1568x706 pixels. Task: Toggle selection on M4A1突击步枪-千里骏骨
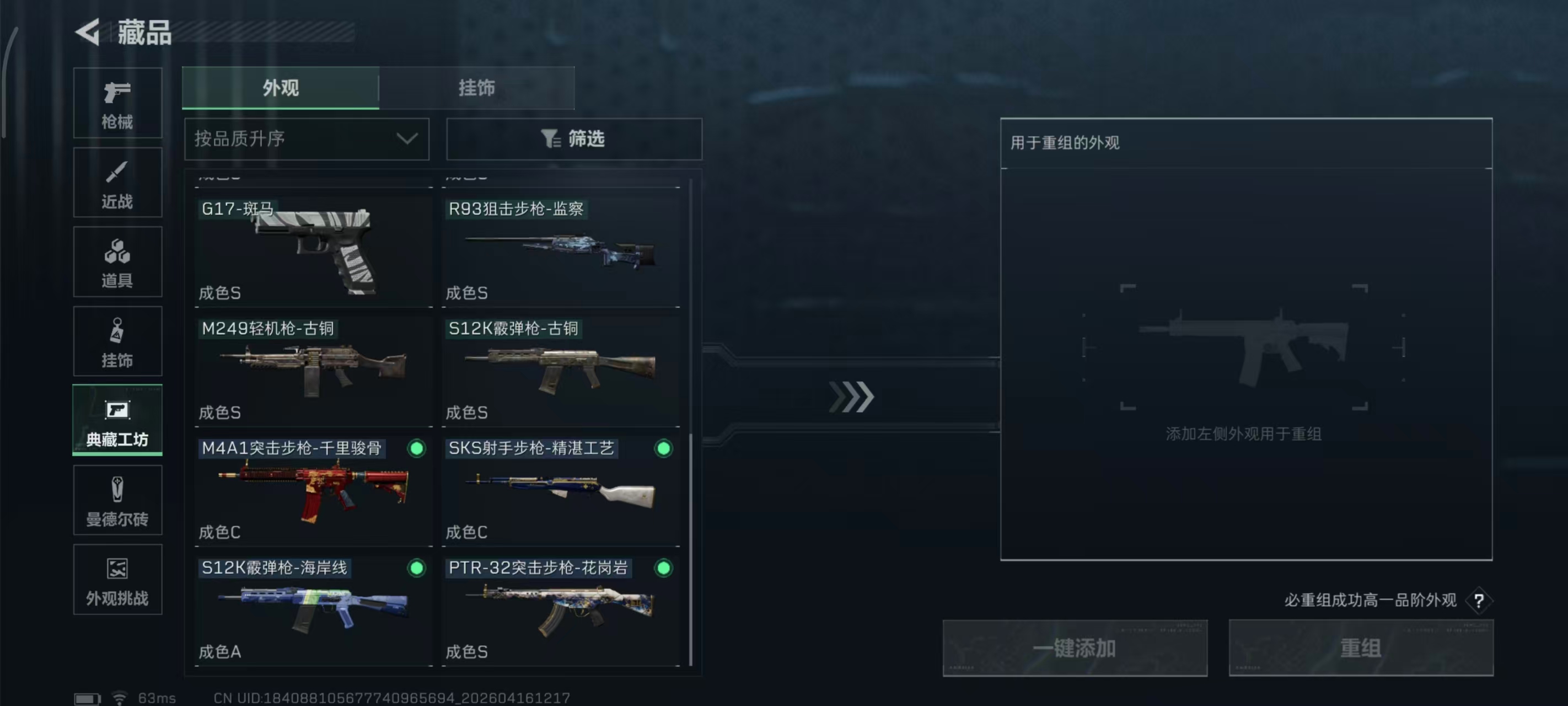point(416,449)
